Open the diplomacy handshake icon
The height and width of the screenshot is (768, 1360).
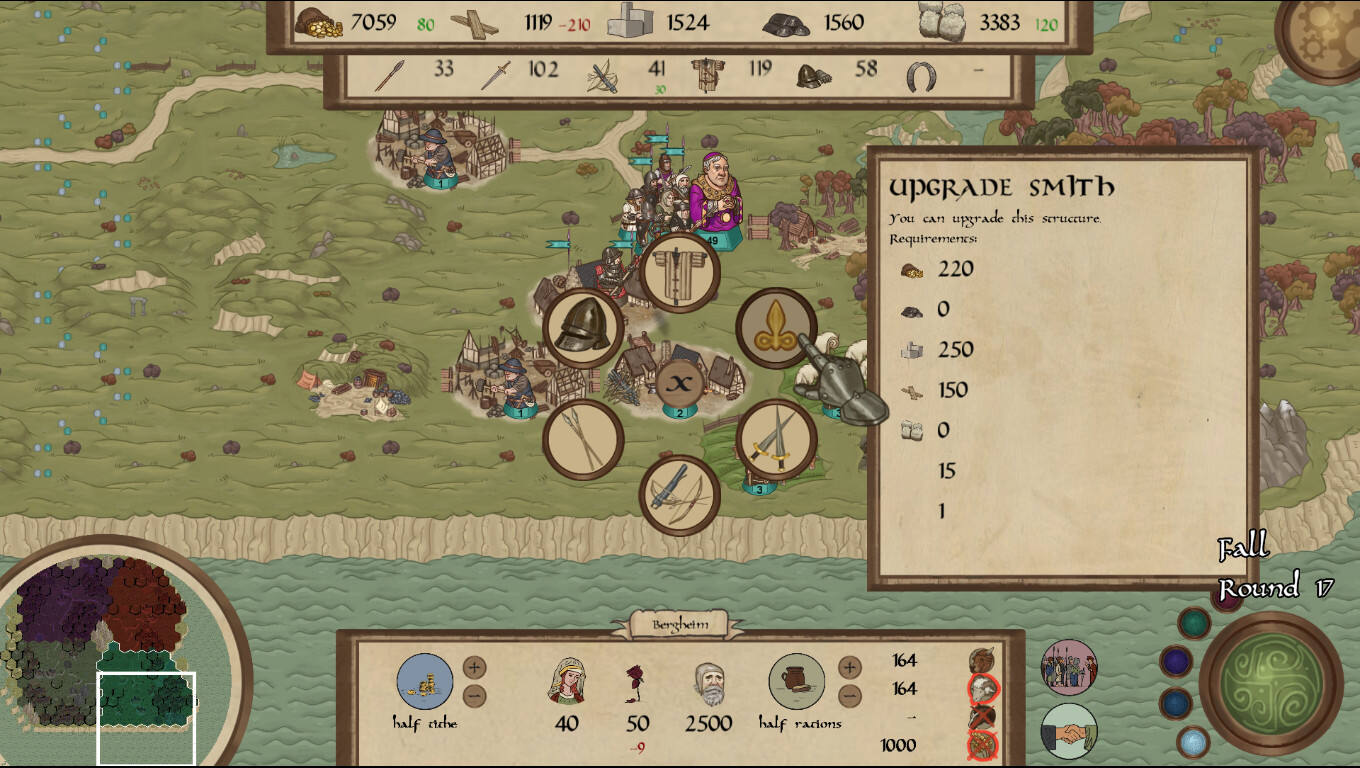1069,732
